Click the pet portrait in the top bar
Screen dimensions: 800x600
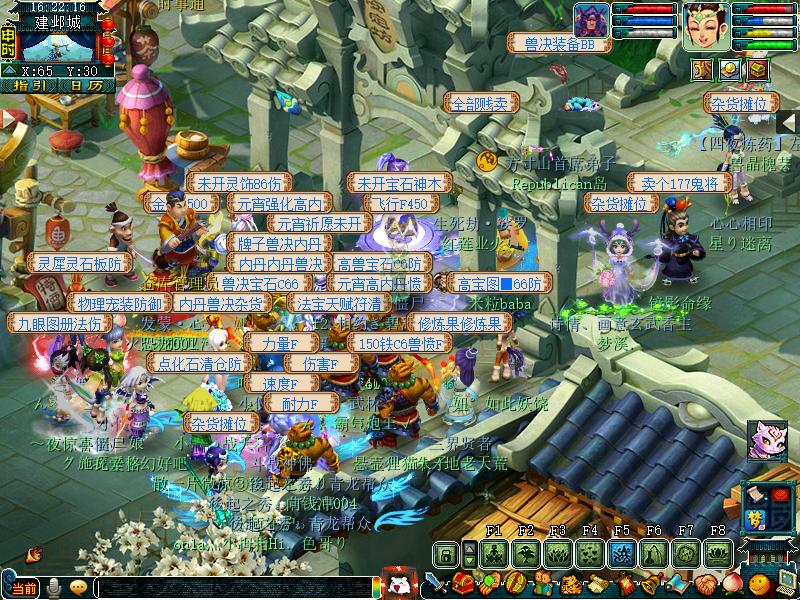click(x=592, y=21)
